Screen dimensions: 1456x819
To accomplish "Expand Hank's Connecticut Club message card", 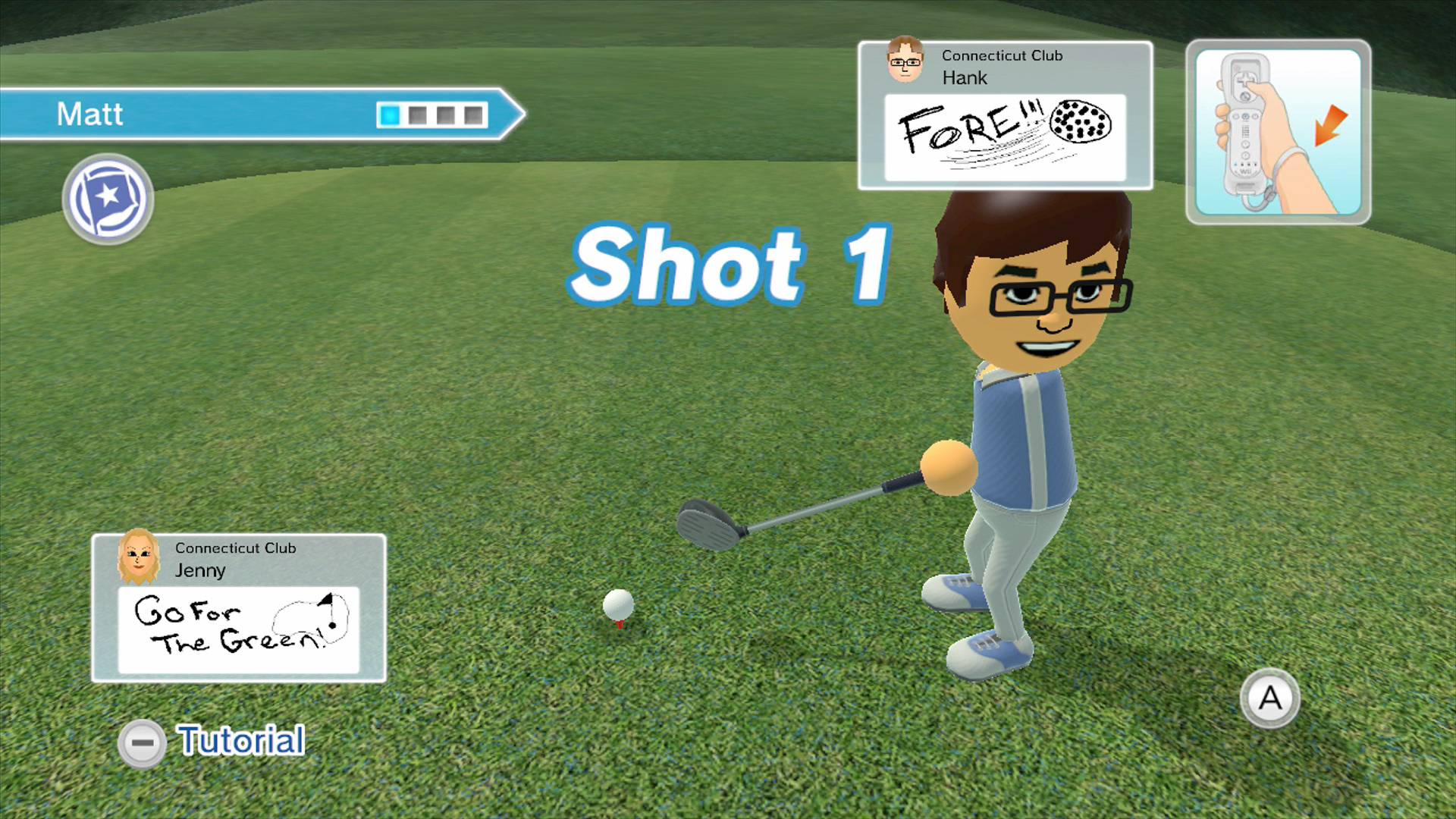I will pyautogui.click(x=1005, y=114).
